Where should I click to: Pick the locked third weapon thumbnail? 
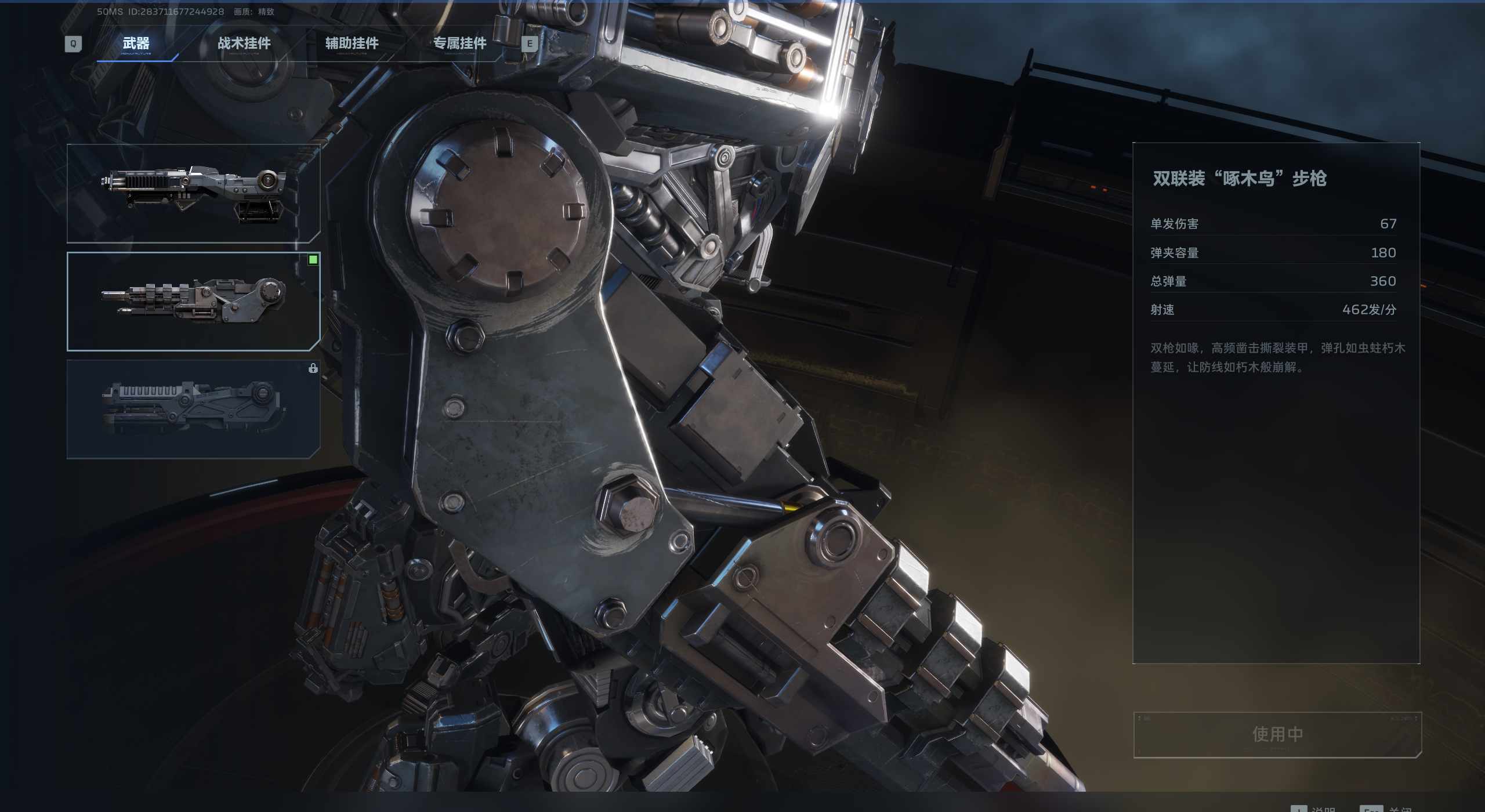coord(193,409)
